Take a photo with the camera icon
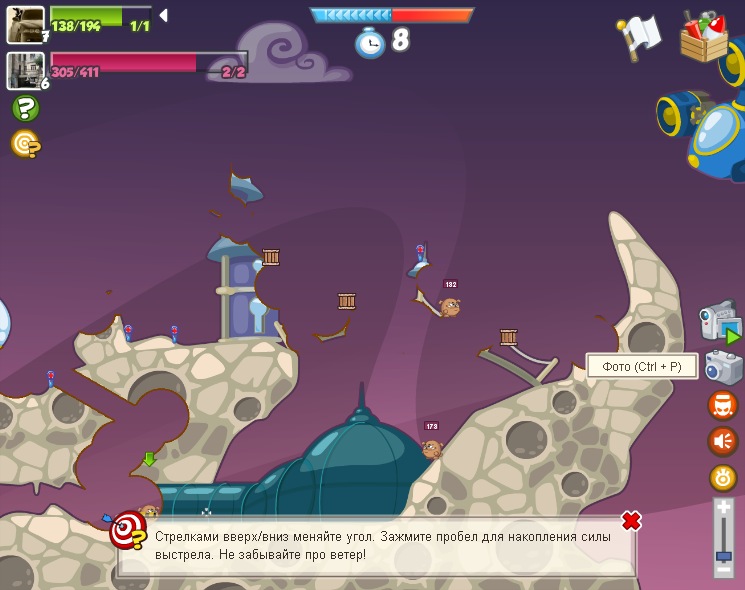745x590 pixels. pyautogui.click(x=722, y=367)
